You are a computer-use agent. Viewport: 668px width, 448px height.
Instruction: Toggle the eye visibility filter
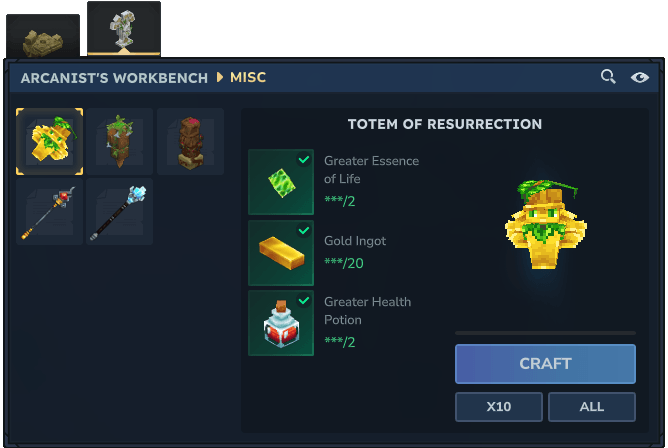pos(640,77)
